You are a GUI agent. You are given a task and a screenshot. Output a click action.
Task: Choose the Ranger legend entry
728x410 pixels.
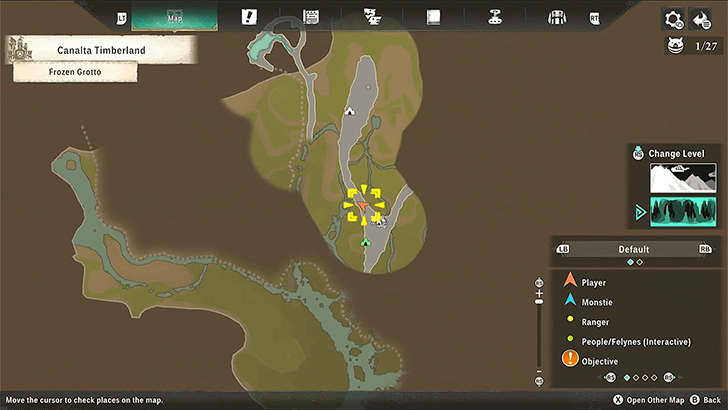pyautogui.click(x=595, y=322)
